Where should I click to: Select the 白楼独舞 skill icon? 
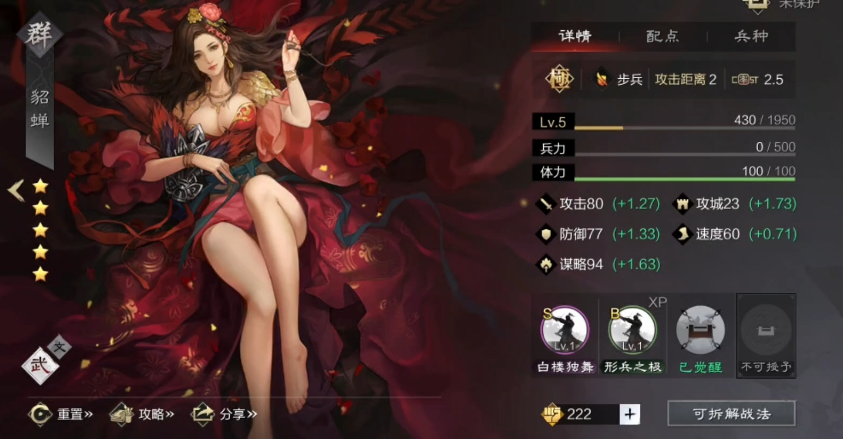565,329
